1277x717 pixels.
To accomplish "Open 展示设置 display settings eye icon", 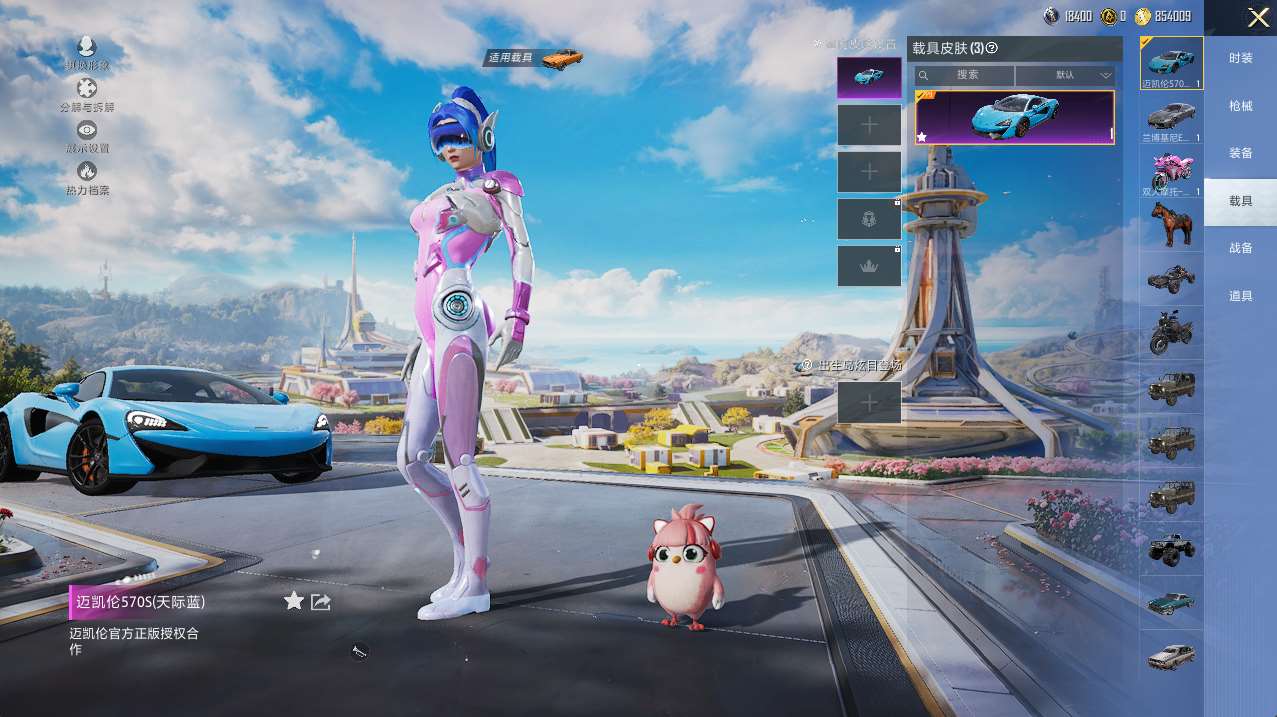I will click(x=87, y=130).
